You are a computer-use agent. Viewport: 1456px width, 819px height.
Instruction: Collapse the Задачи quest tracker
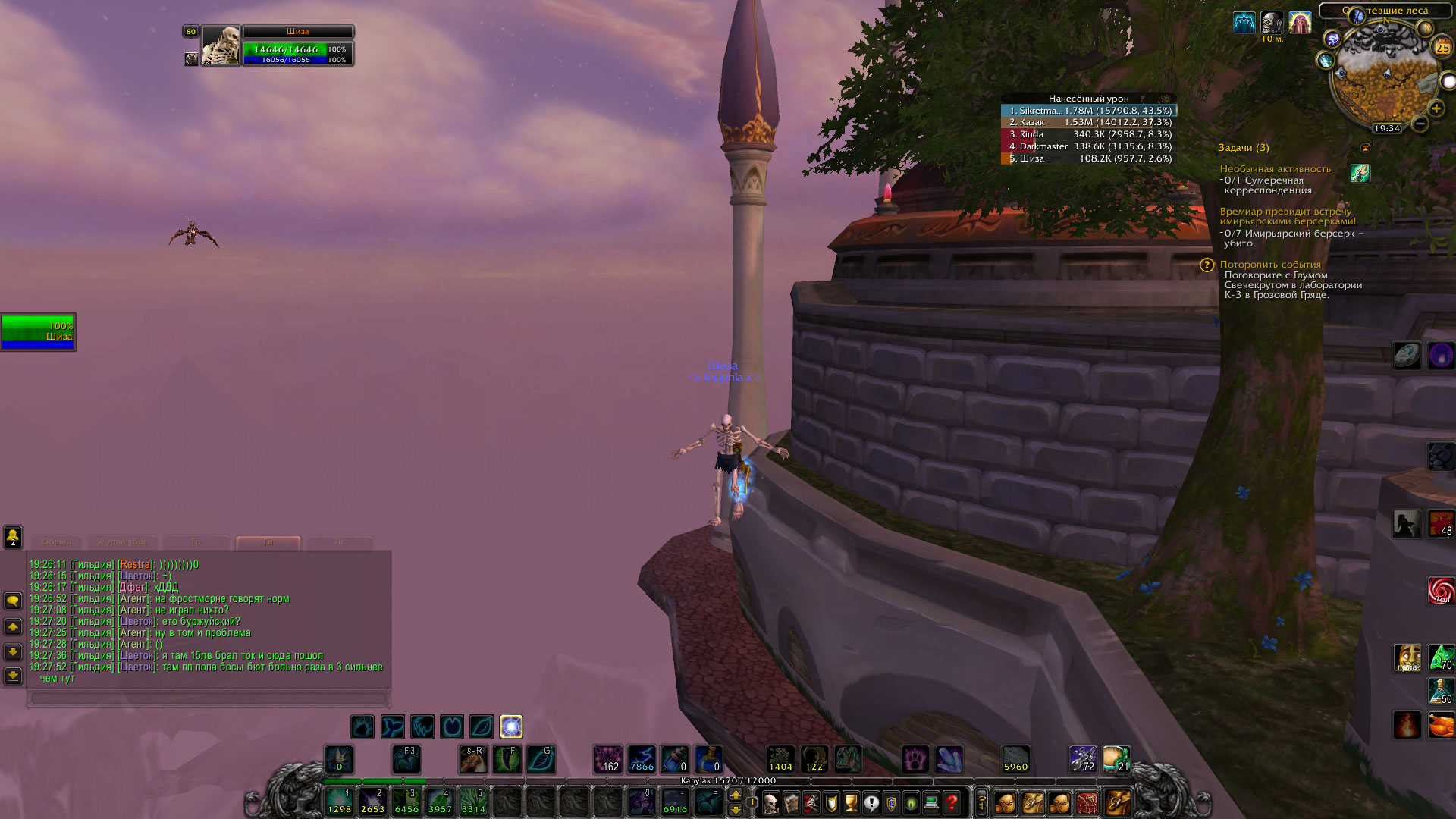1366,148
